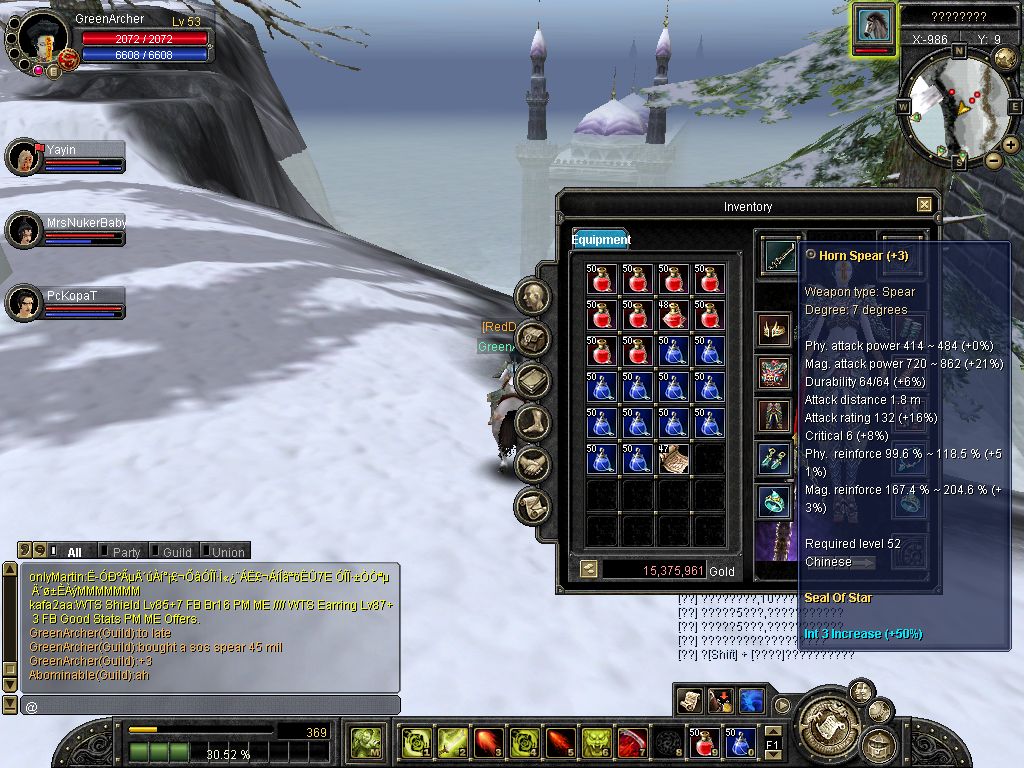The image size is (1024, 768).
Task: Switch chat to the Guild tab
Action: click(175, 552)
